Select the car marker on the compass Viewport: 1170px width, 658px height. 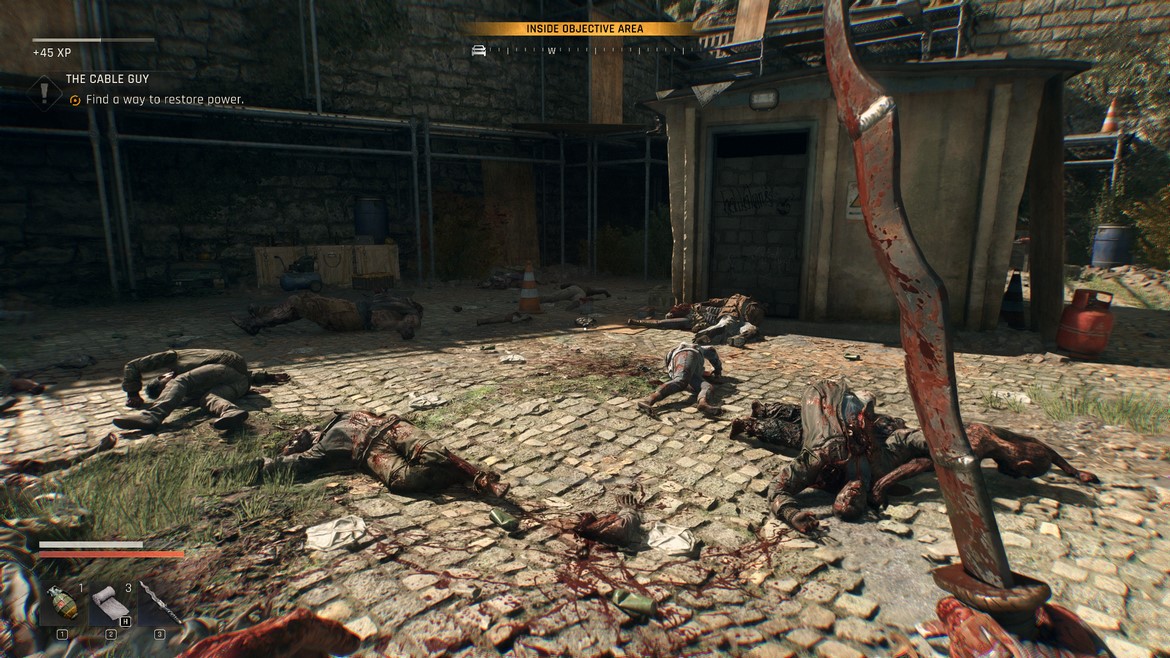pos(479,50)
